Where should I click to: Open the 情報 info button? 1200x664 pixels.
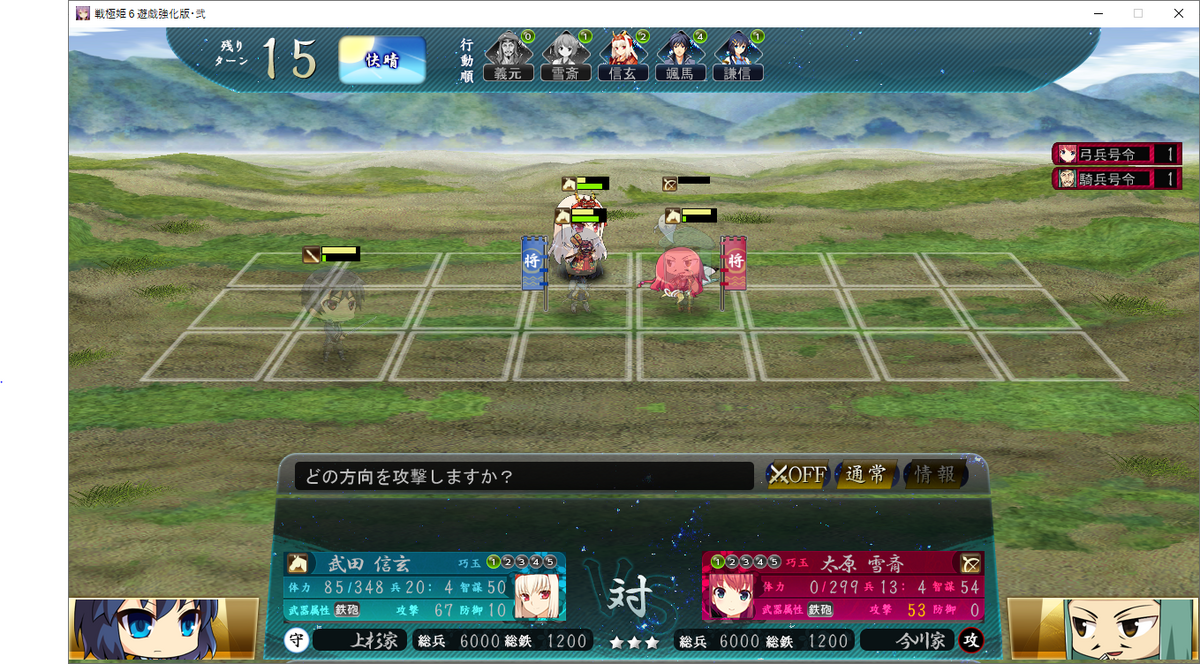pyautogui.click(x=935, y=475)
